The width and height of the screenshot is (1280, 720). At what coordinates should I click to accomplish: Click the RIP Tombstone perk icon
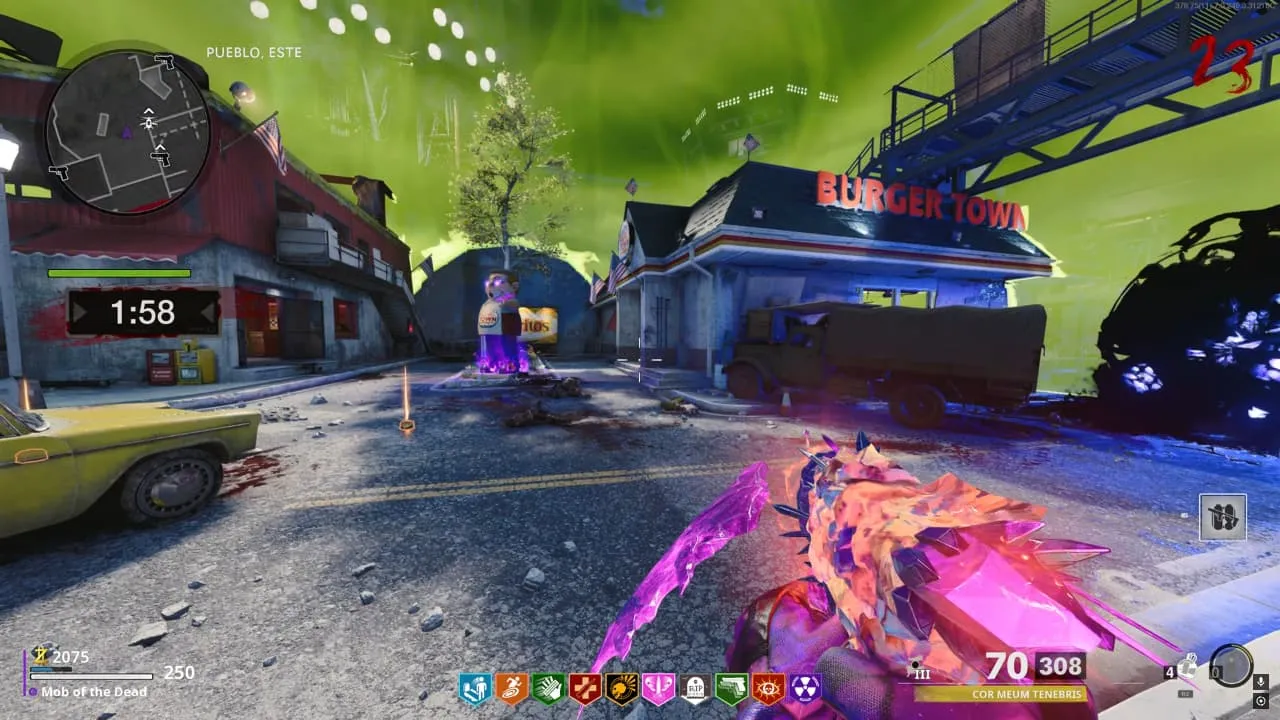(695, 688)
